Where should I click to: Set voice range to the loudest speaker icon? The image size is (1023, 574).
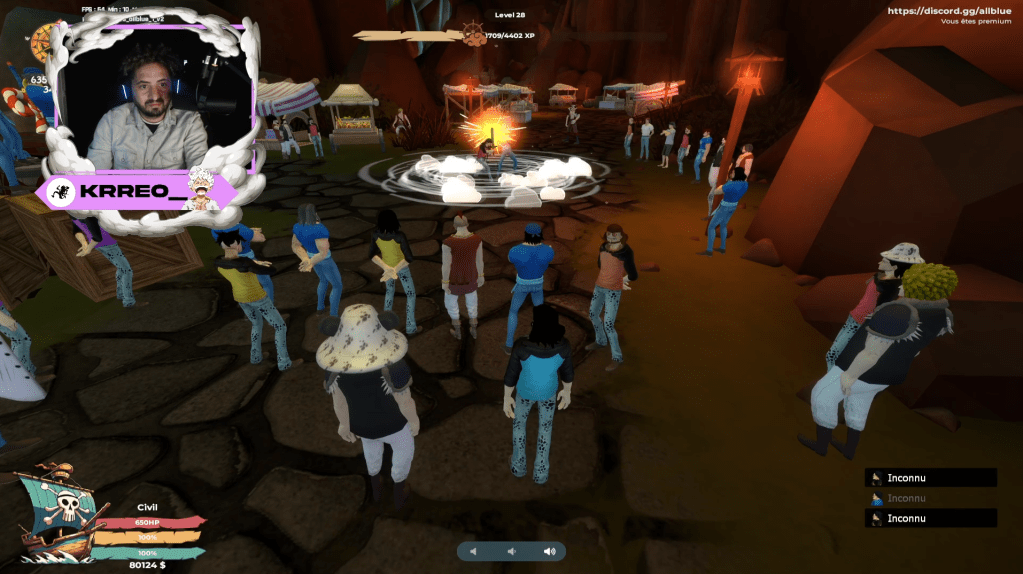[549, 551]
